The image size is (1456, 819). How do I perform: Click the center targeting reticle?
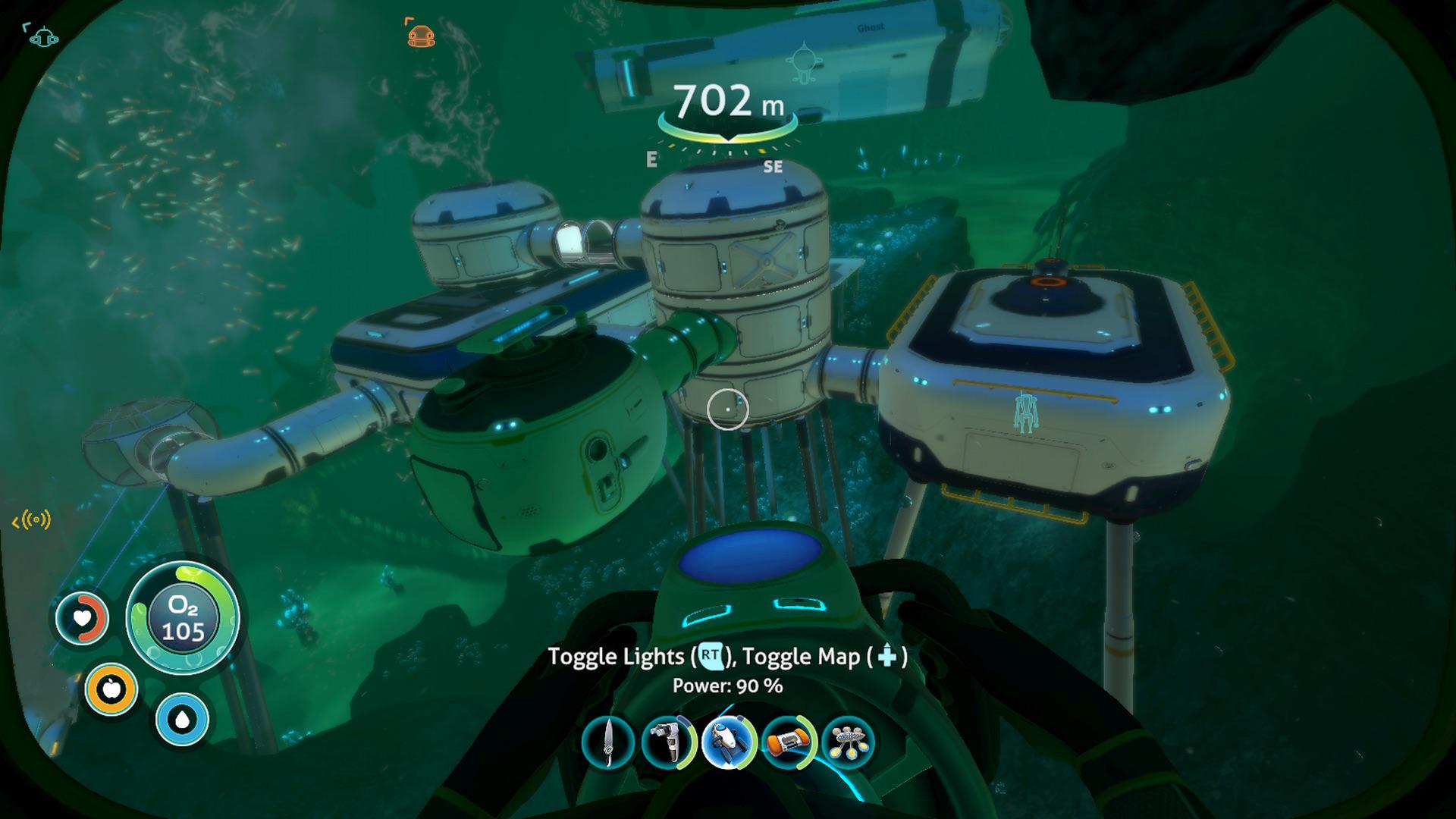pos(727,409)
